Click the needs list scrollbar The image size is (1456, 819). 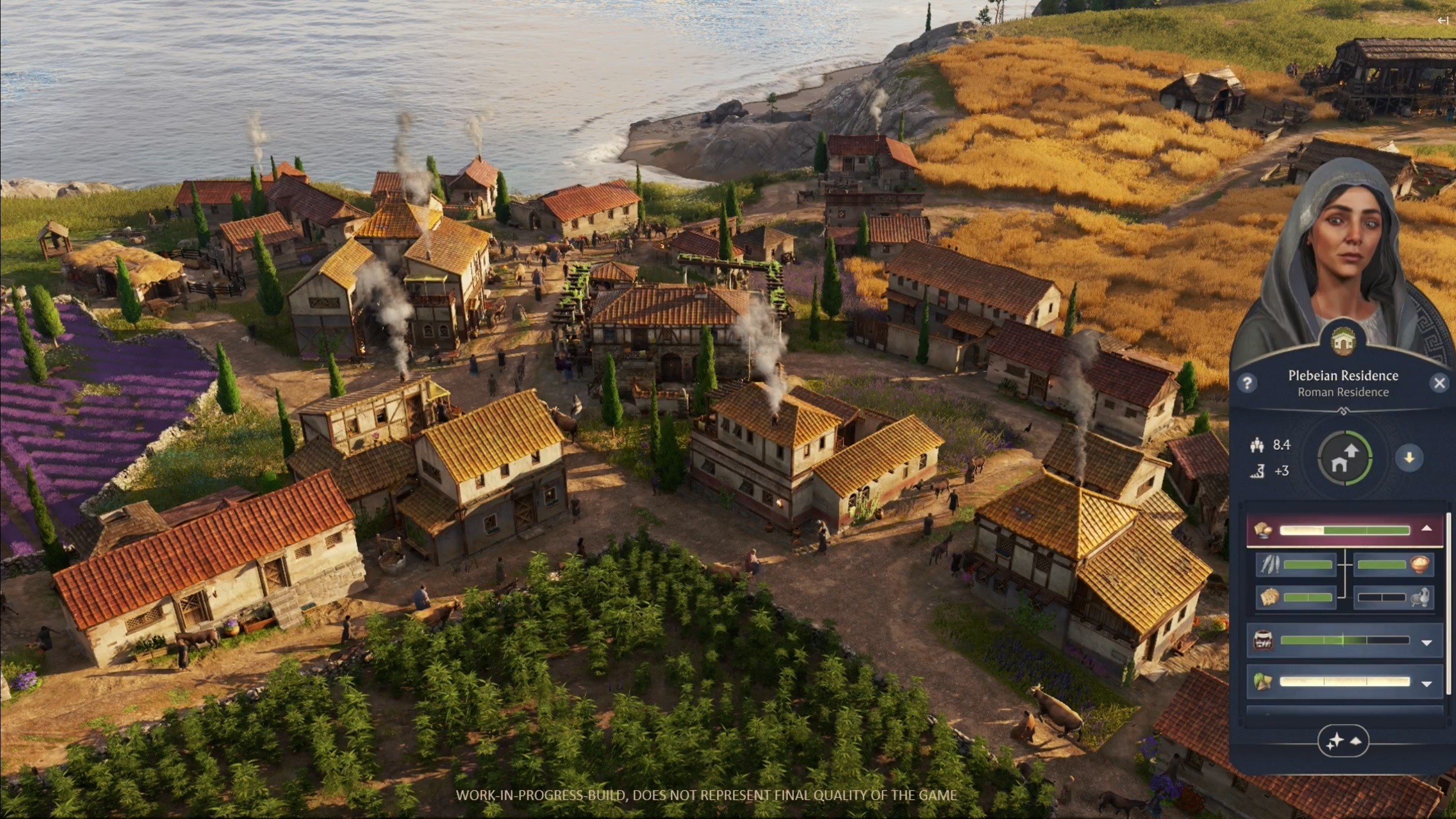[x=1448, y=603]
